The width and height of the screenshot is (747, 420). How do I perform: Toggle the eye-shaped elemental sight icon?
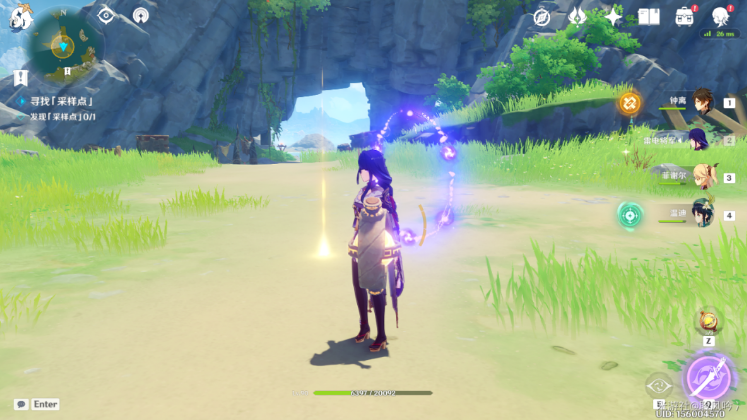pyautogui.click(x=106, y=15)
